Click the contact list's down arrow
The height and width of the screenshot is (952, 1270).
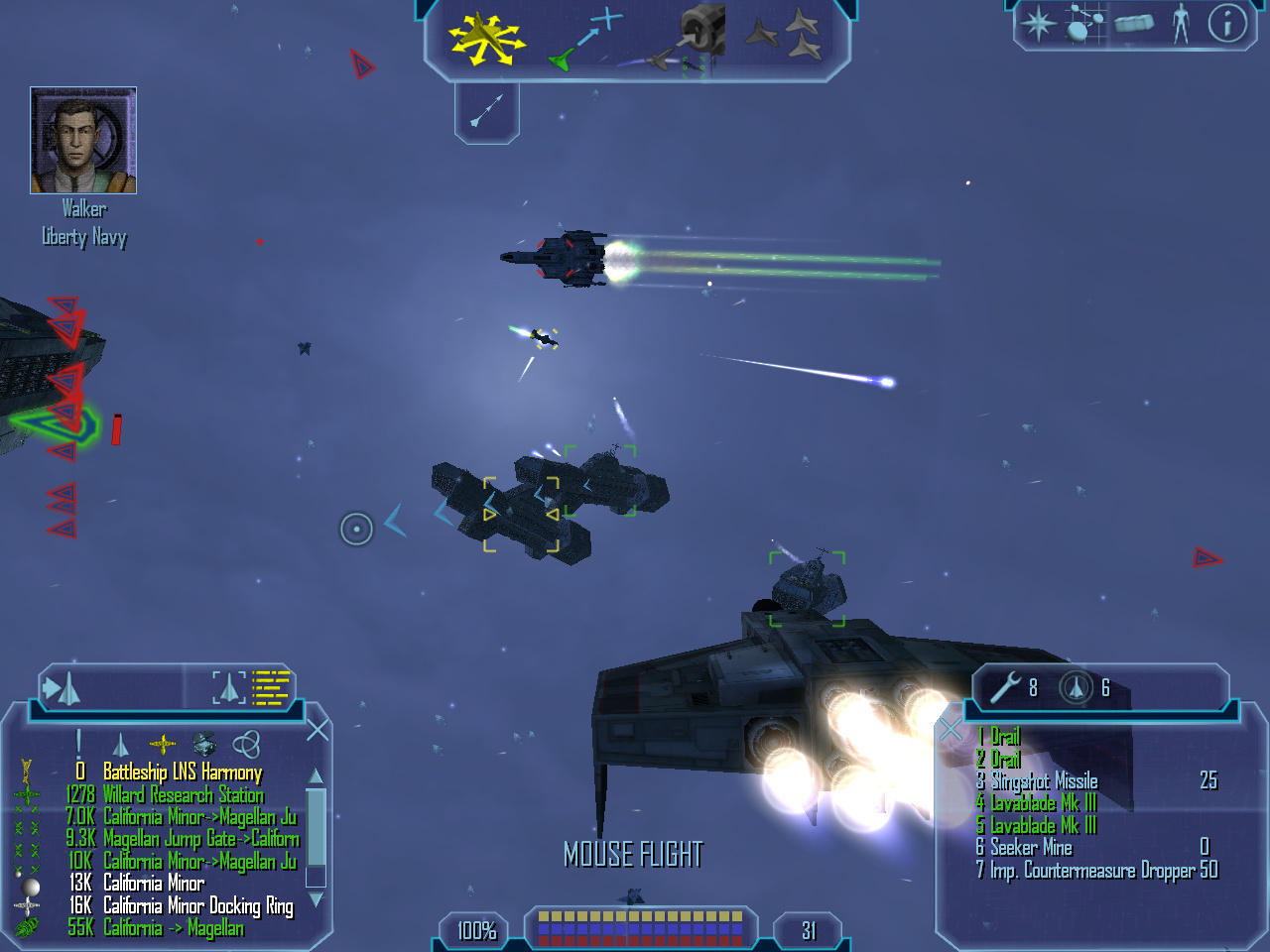(x=316, y=899)
